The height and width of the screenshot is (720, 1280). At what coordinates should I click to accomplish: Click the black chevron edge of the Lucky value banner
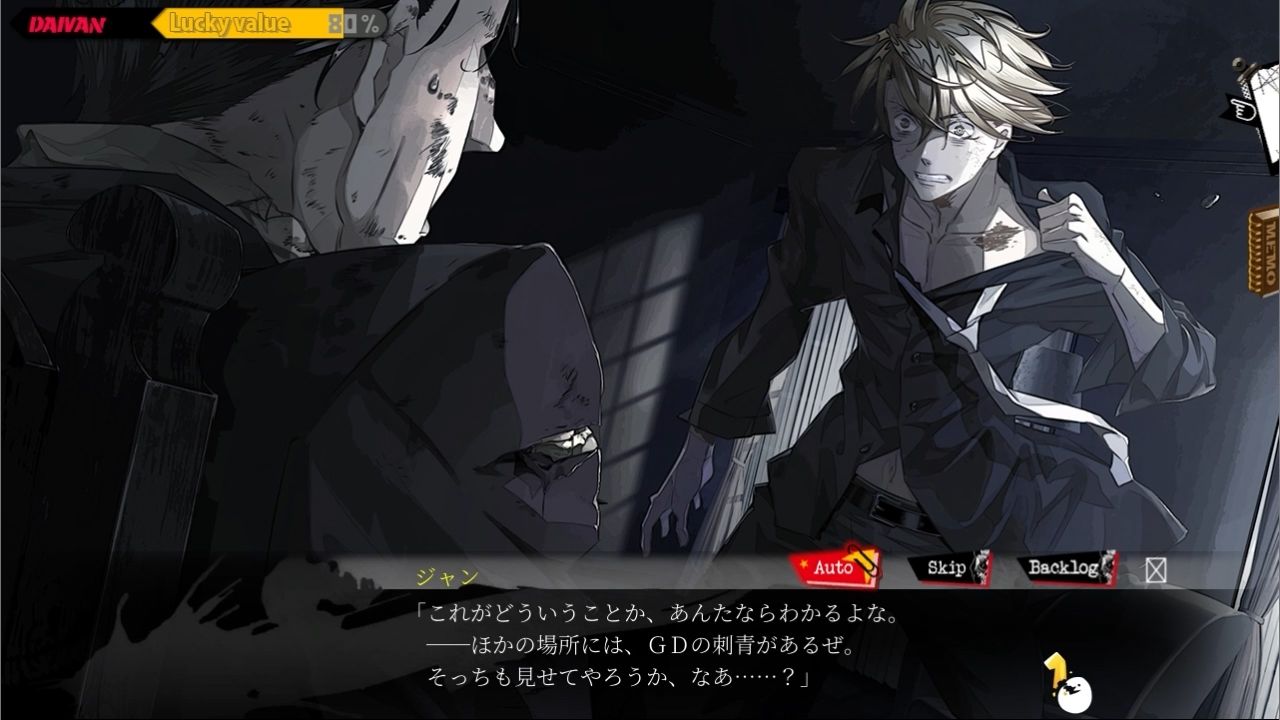[148, 22]
